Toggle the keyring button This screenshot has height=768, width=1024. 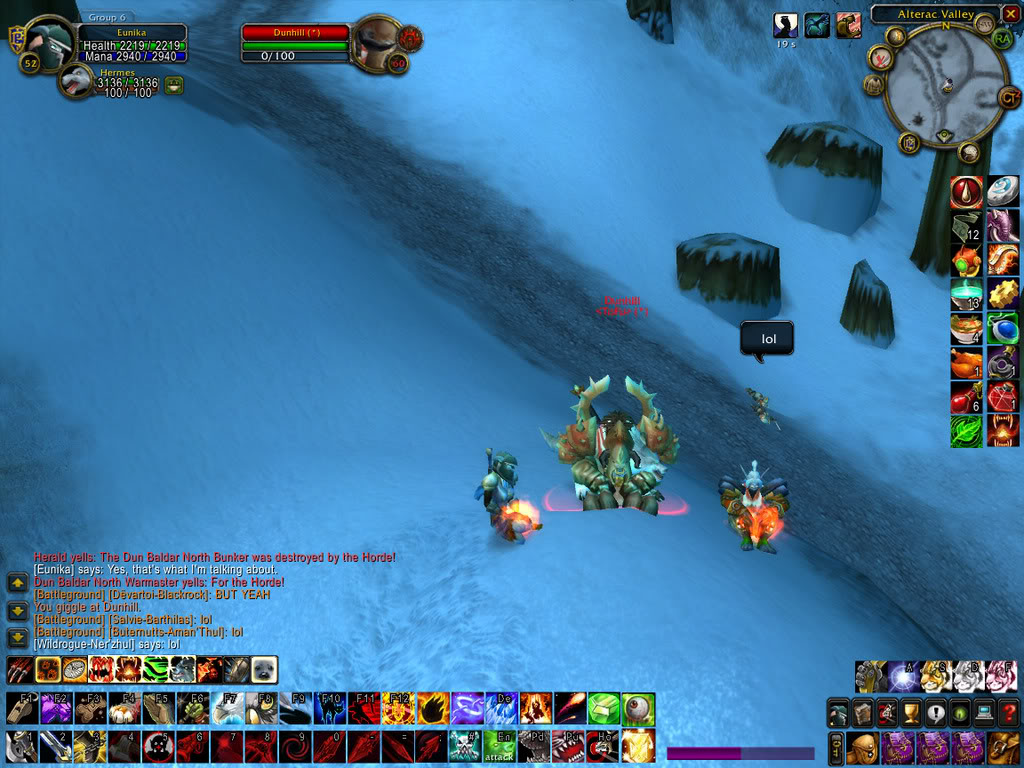click(836, 747)
